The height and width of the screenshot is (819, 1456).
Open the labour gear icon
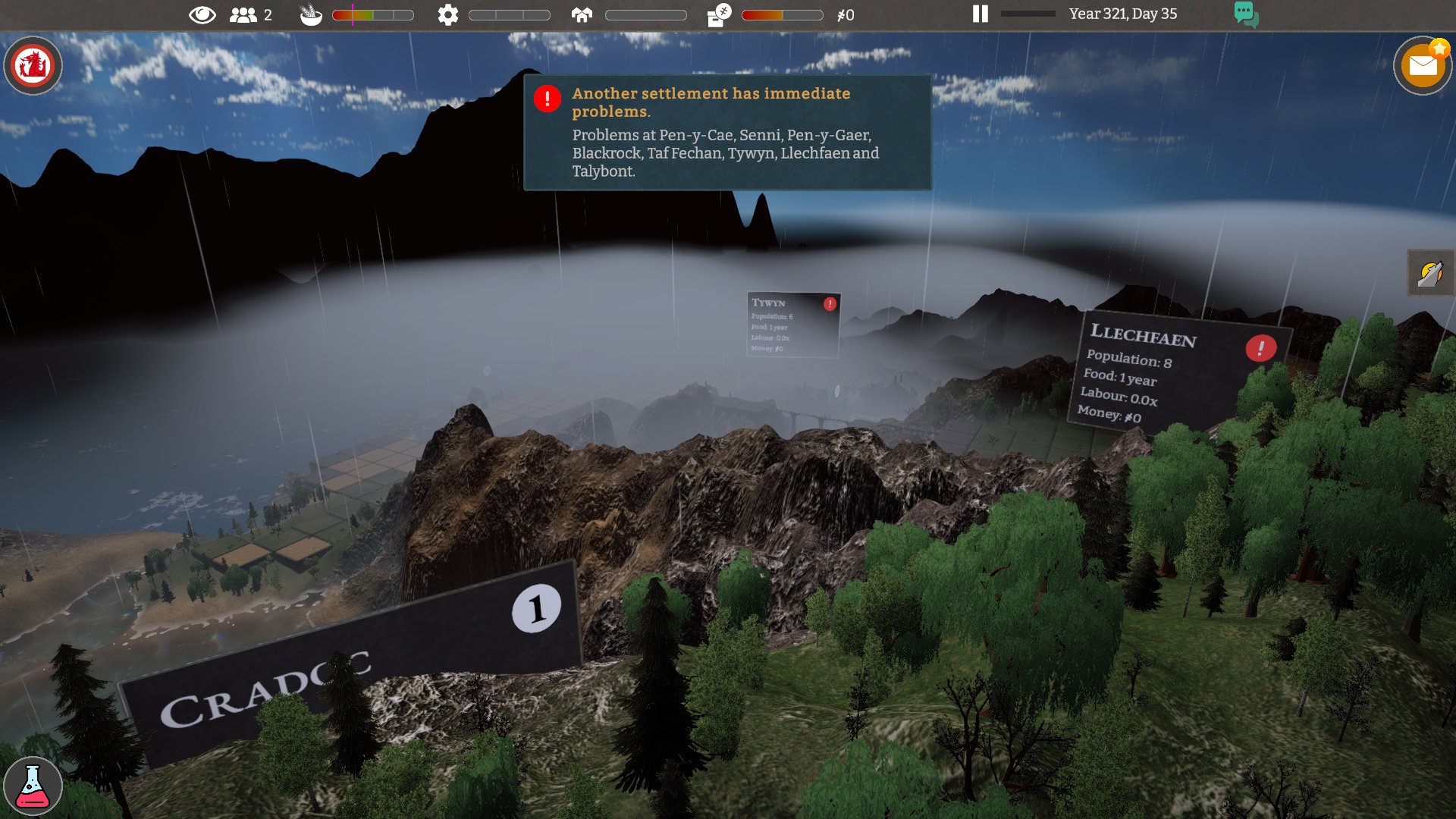coord(448,14)
